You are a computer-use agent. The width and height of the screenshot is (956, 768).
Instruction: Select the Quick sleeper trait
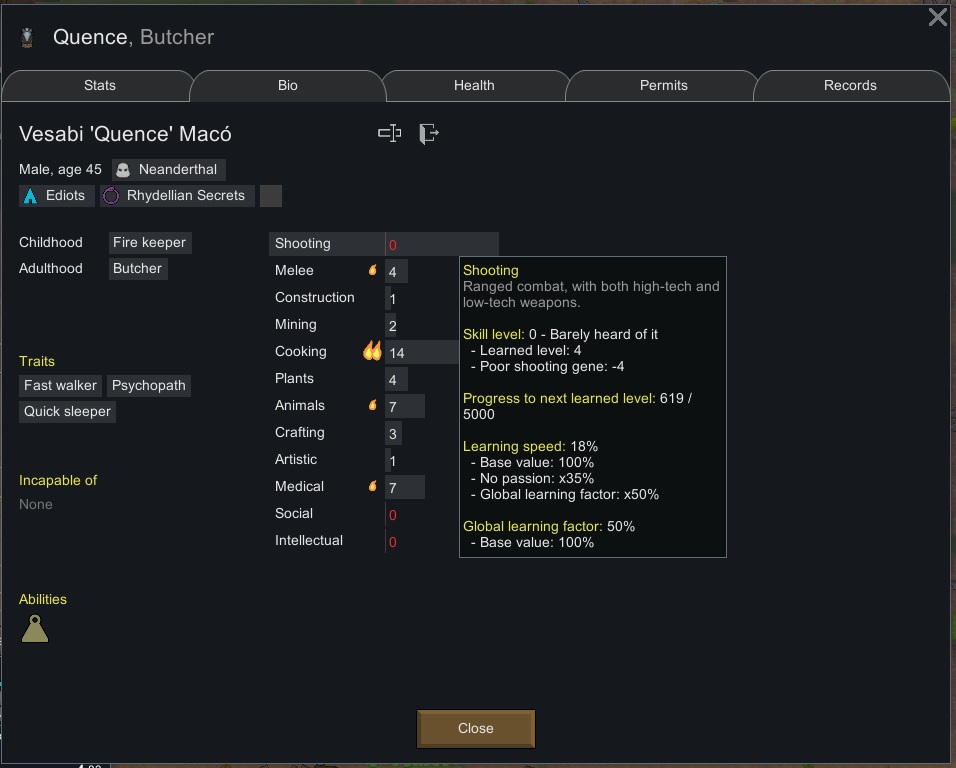tap(68, 412)
